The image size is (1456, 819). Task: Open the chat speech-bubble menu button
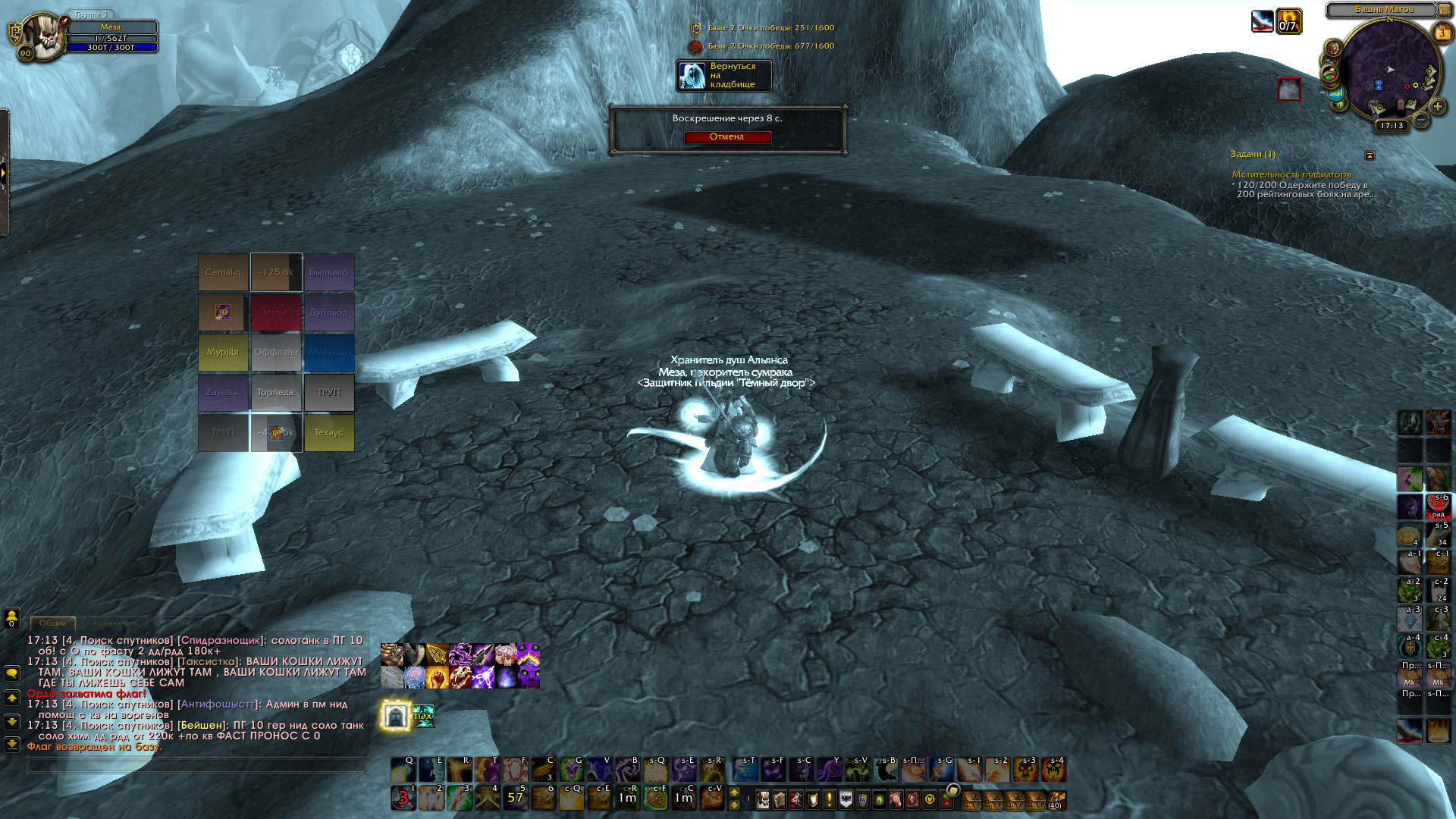click(x=12, y=673)
